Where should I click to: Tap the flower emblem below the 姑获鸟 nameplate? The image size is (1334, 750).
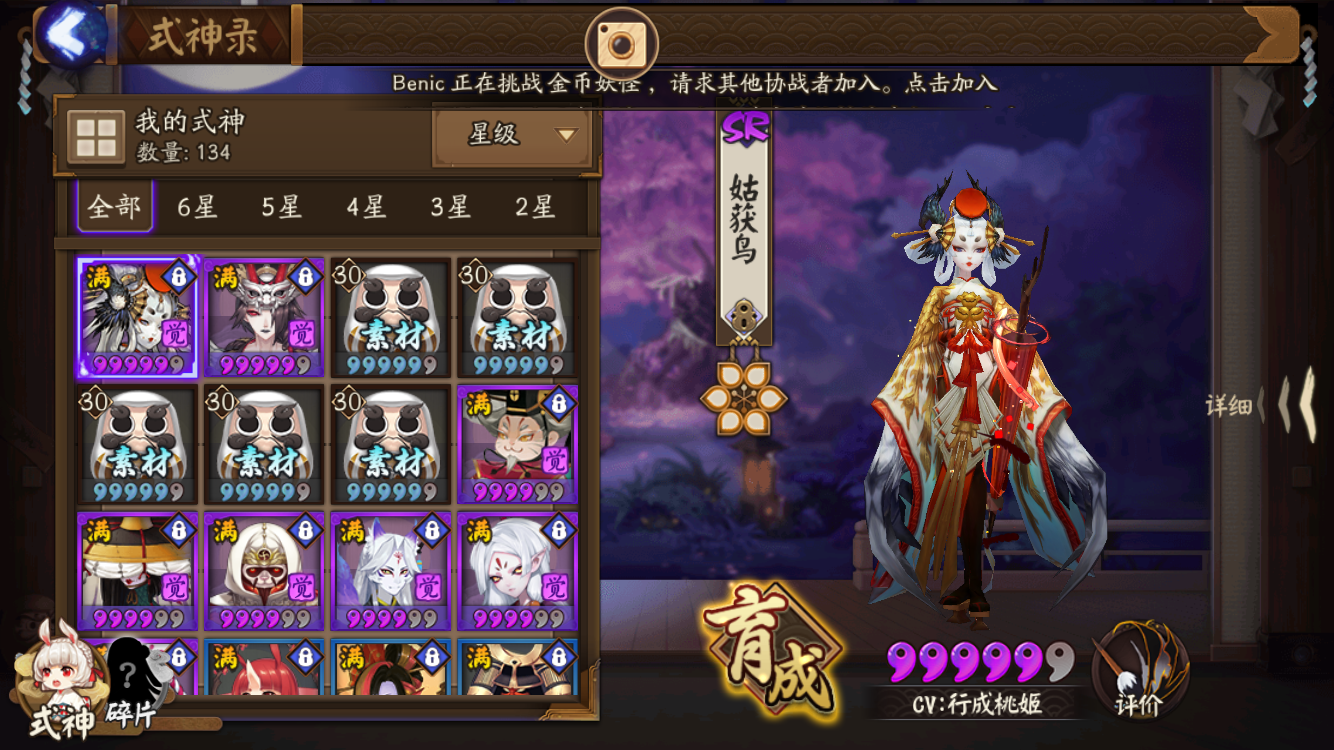click(745, 395)
